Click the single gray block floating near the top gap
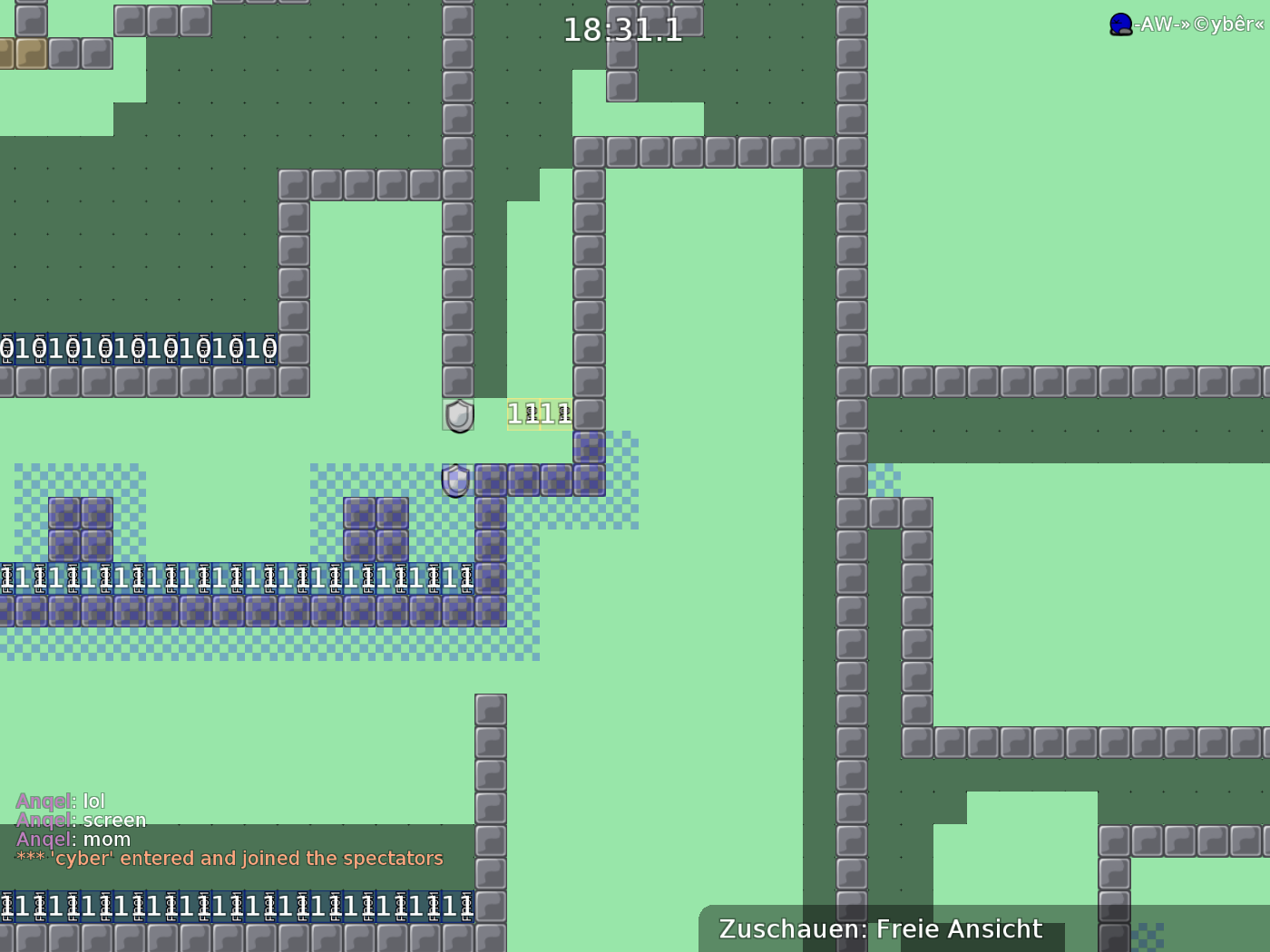Viewport: 1270px width, 952px height. [622, 87]
